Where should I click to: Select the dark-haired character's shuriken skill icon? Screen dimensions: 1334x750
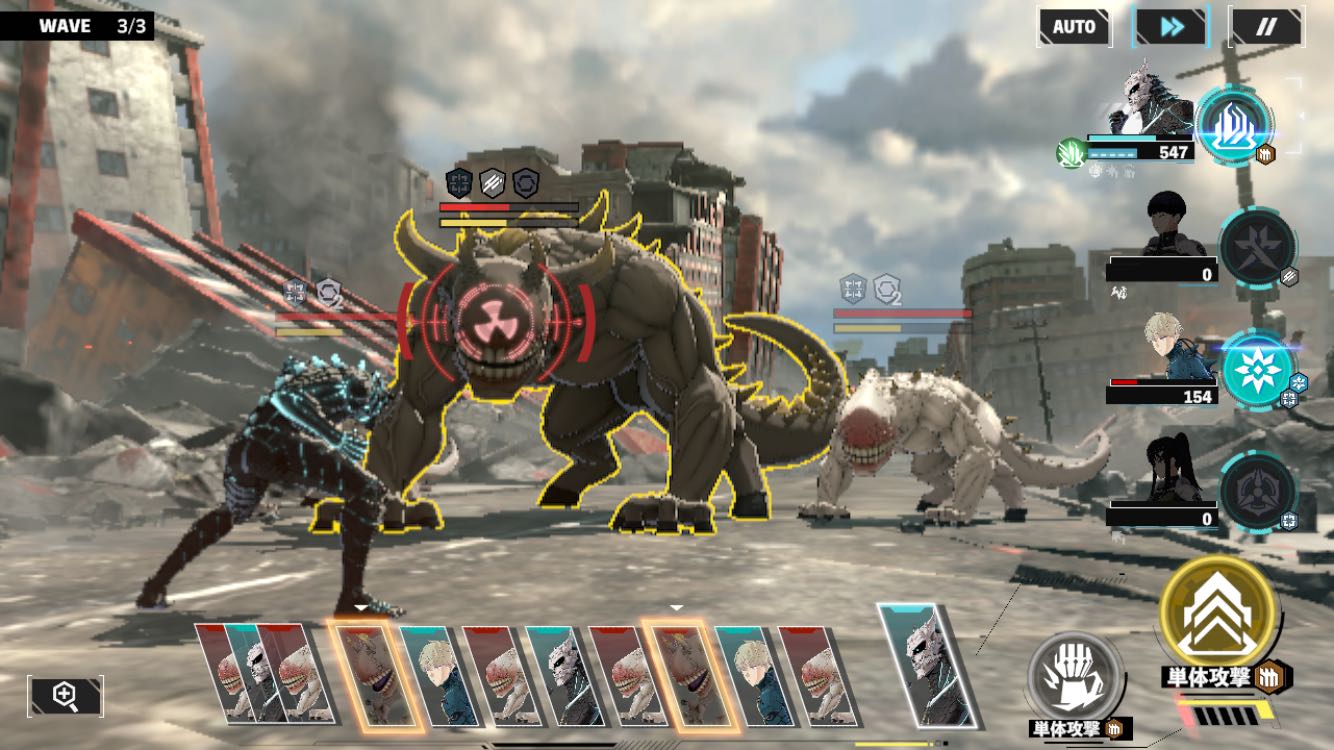click(1256, 247)
